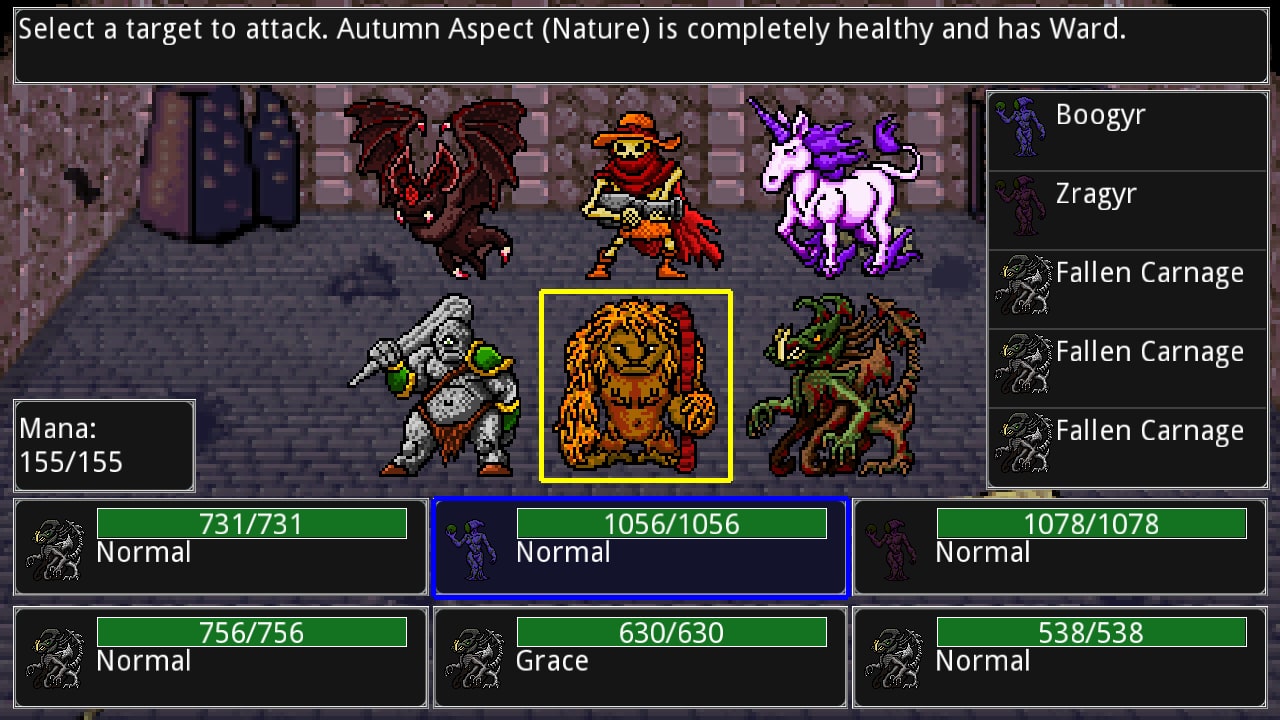The height and width of the screenshot is (720, 1280).
Task: Click the Mana 155/155 display box
Action: point(103,444)
